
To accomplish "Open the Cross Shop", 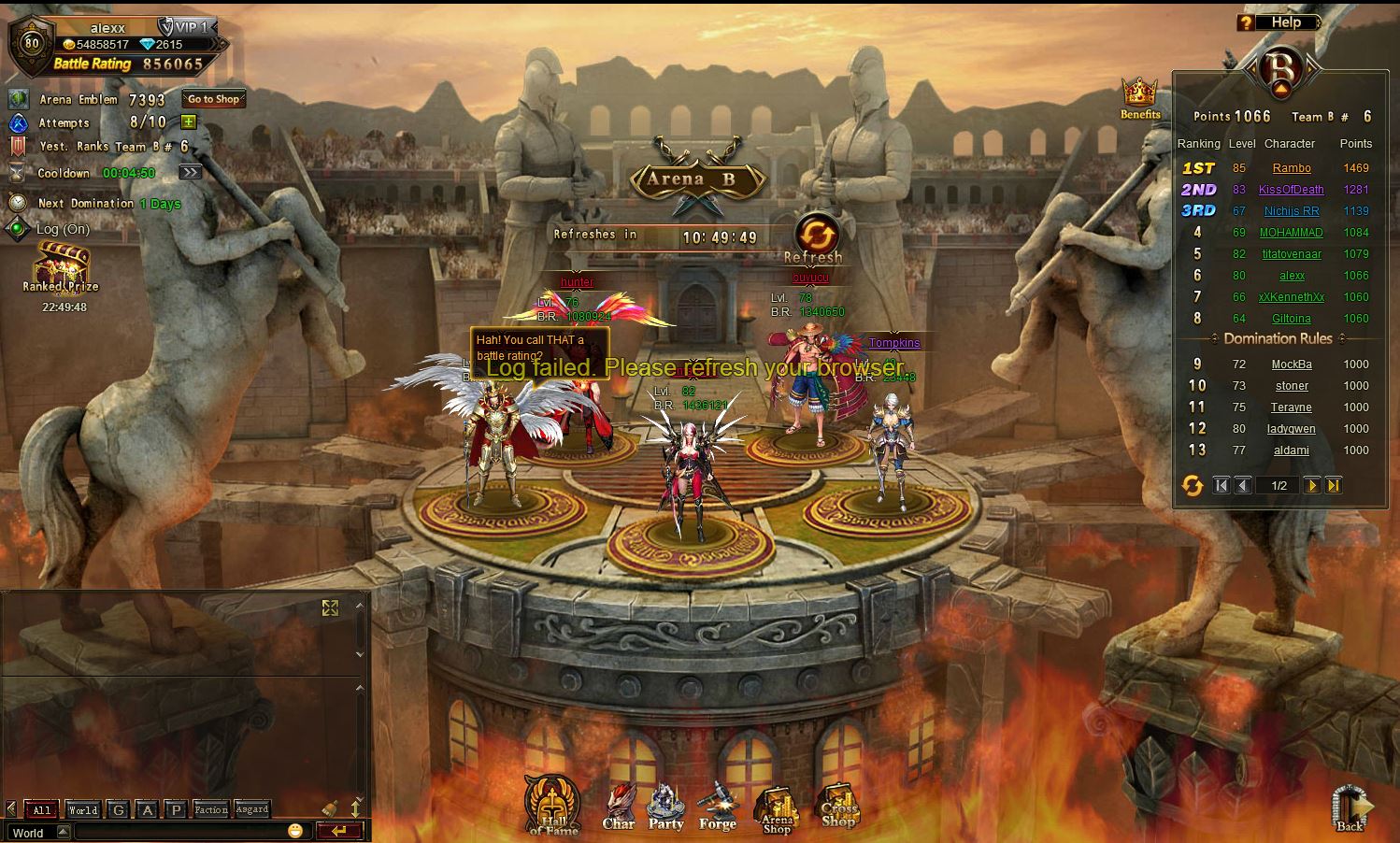I will tap(838, 806).
